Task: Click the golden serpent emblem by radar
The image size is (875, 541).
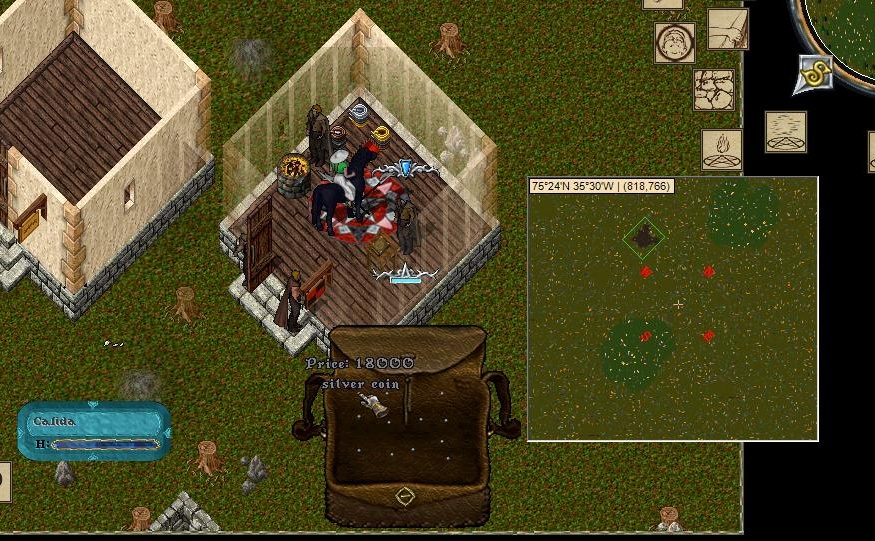Action: point(815,74)
